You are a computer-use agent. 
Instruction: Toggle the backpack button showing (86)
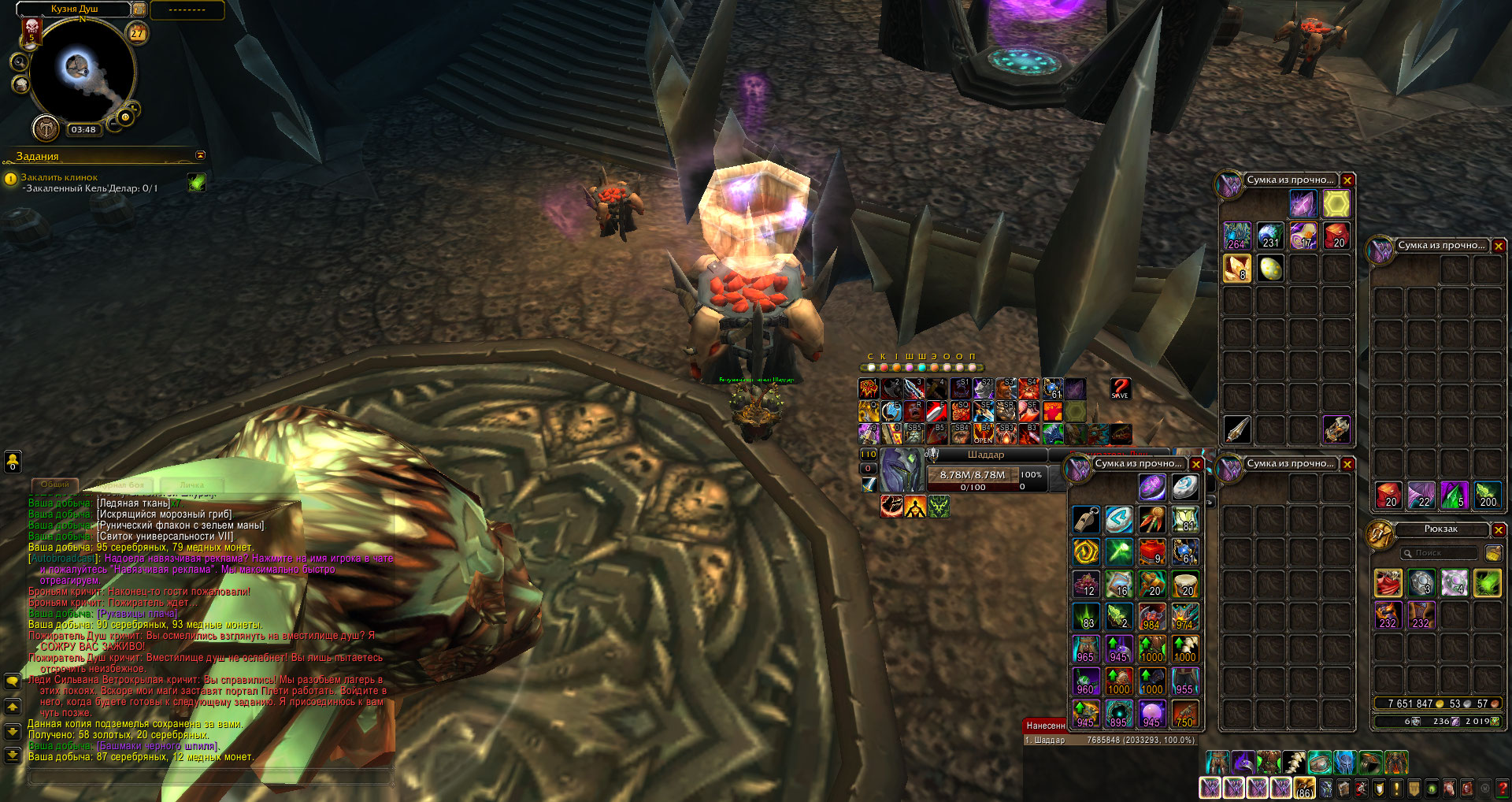pyautogui.click(x=1305, y=788)
